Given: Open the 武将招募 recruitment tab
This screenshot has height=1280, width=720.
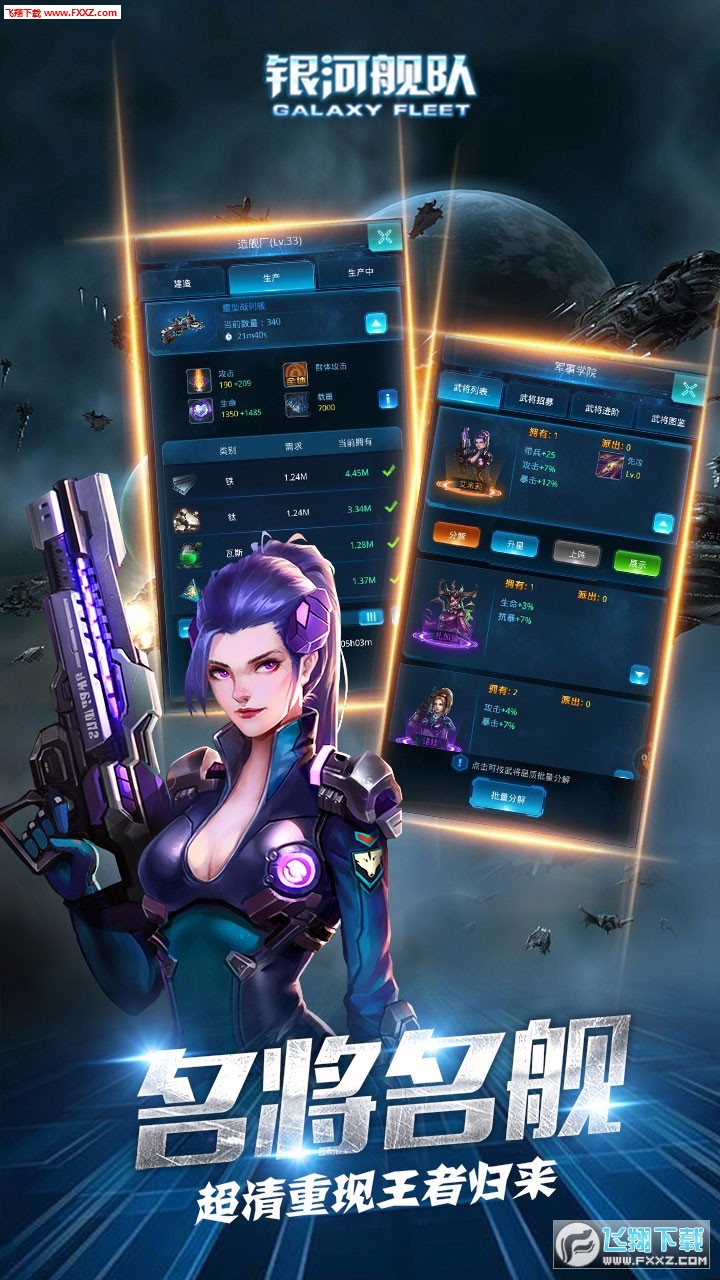Looking at the screenshot, I should point(535,399).
